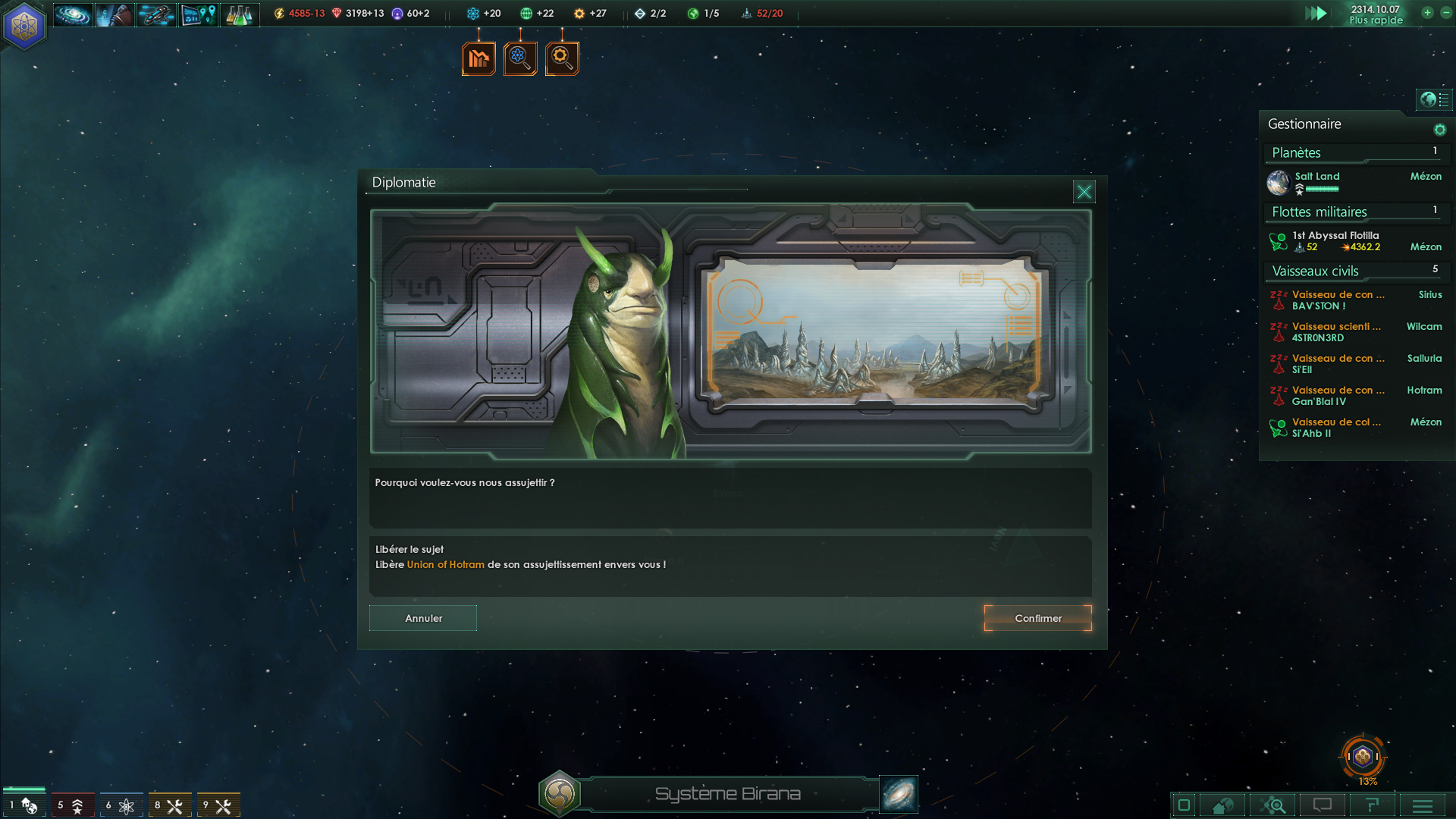Open the hamburger main menu button
The image size is (1456, 819).
[x=1422, y=805]
